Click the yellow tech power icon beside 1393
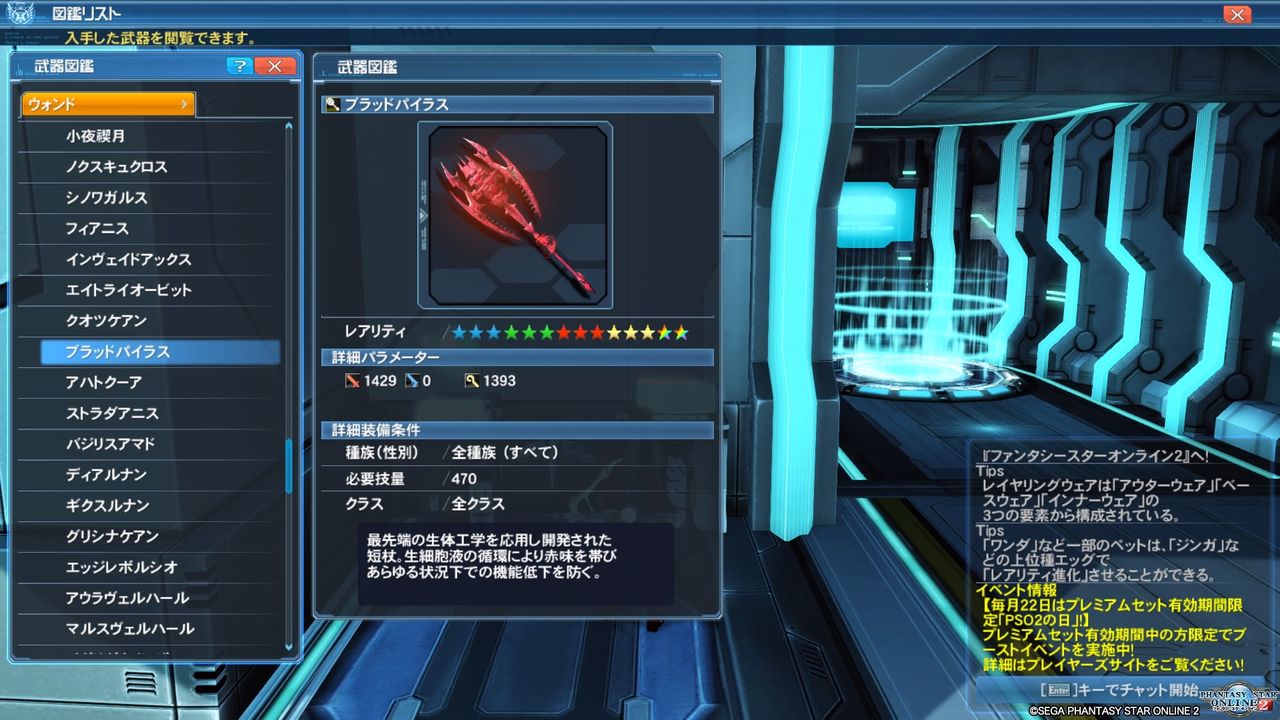The image size is (1280, 720). [x=471, y=380]
